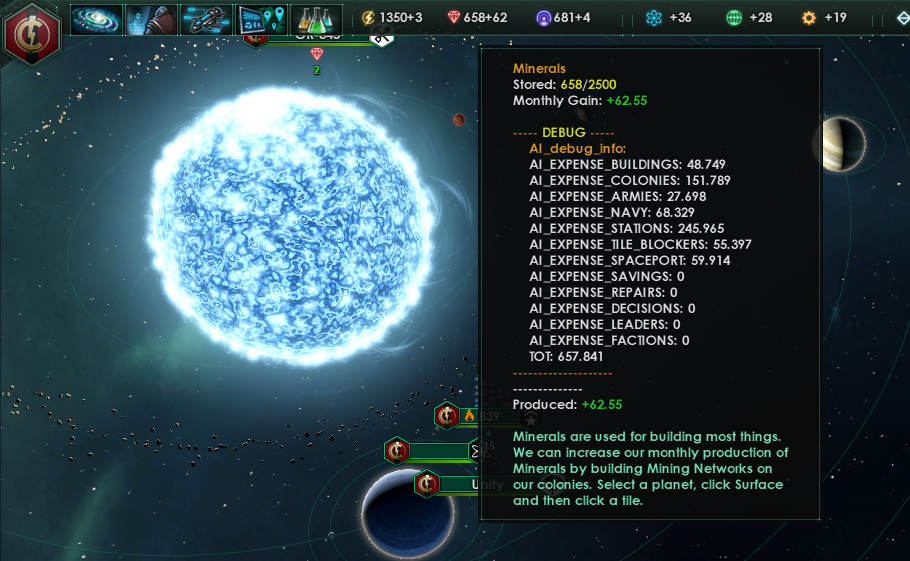Viewport: 910px width, 561px height.
Task: Open the galaxy contacts panel
Action: pos(96,19)
